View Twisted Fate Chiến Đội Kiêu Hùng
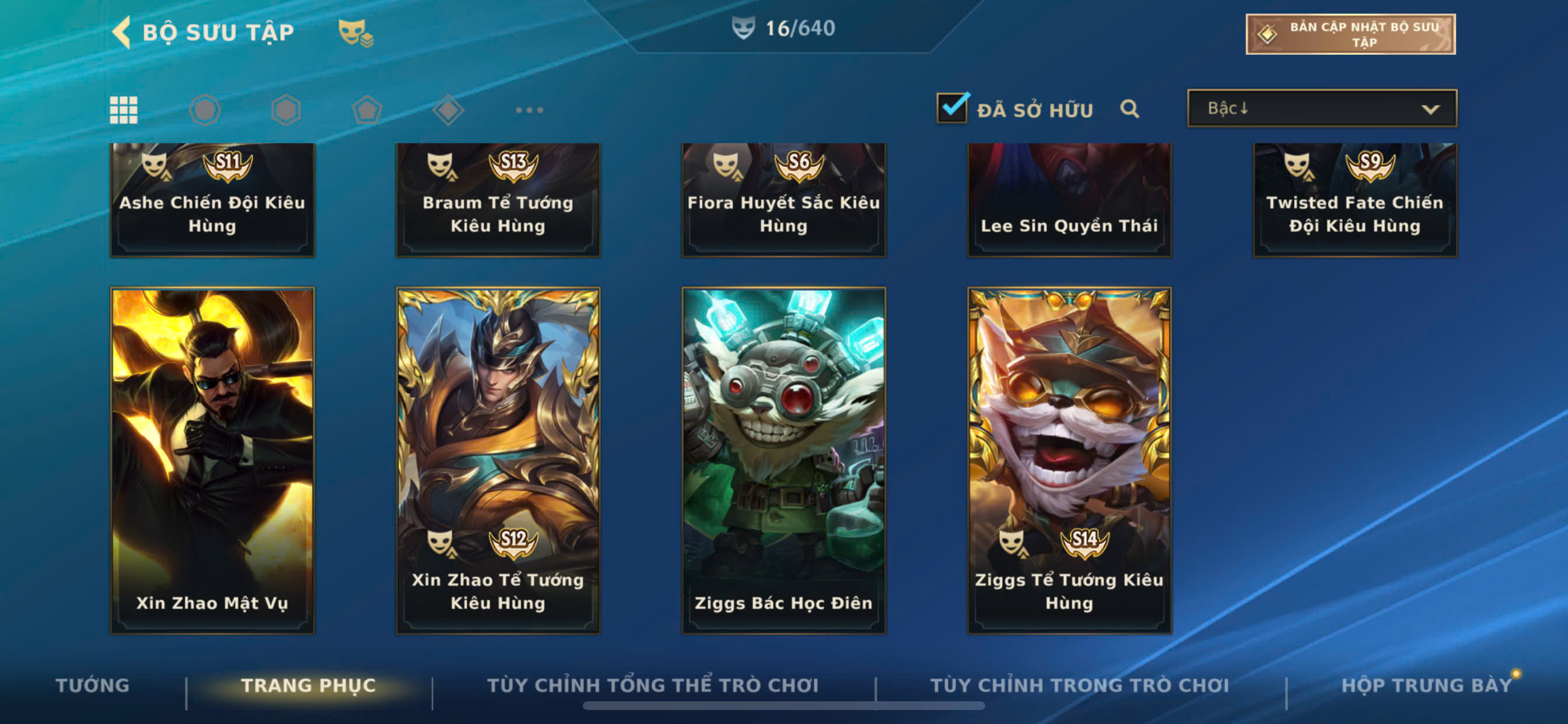This screenshot has height=724, width=1568. point(1354,199)
